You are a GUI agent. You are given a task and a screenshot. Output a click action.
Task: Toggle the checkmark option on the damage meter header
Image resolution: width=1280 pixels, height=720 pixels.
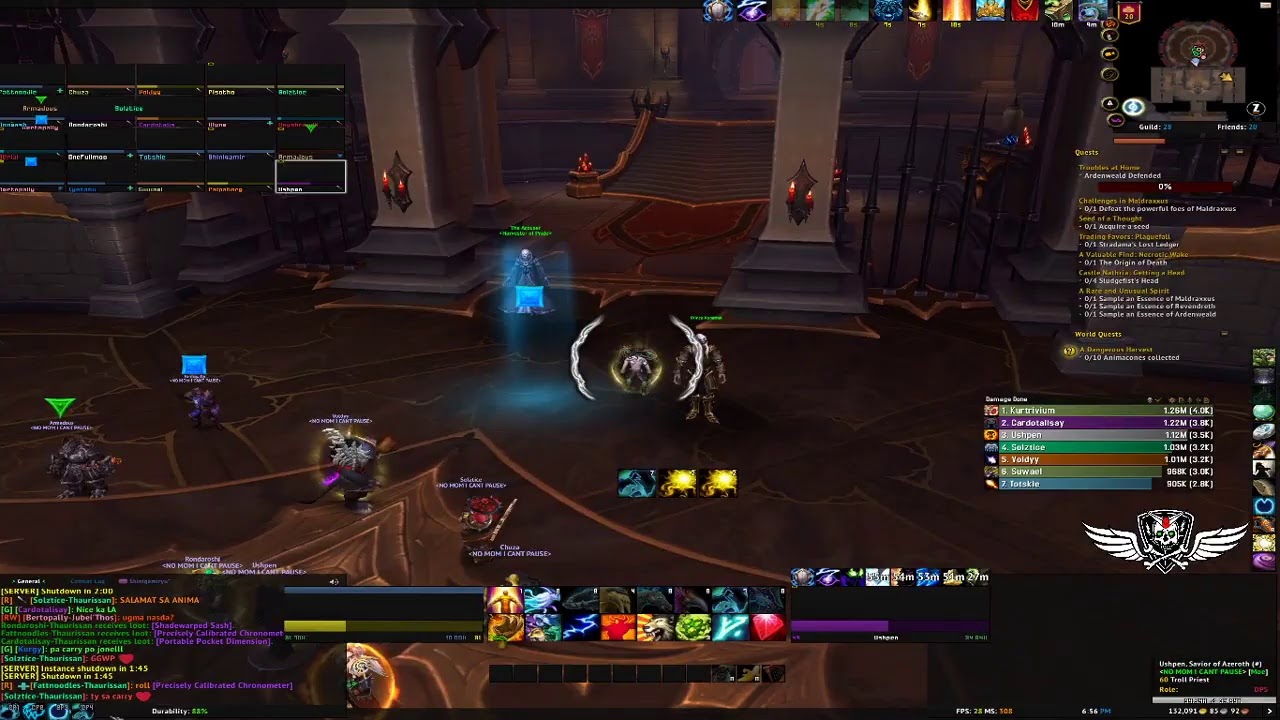pyautogui.click(x=1159, y=400)
